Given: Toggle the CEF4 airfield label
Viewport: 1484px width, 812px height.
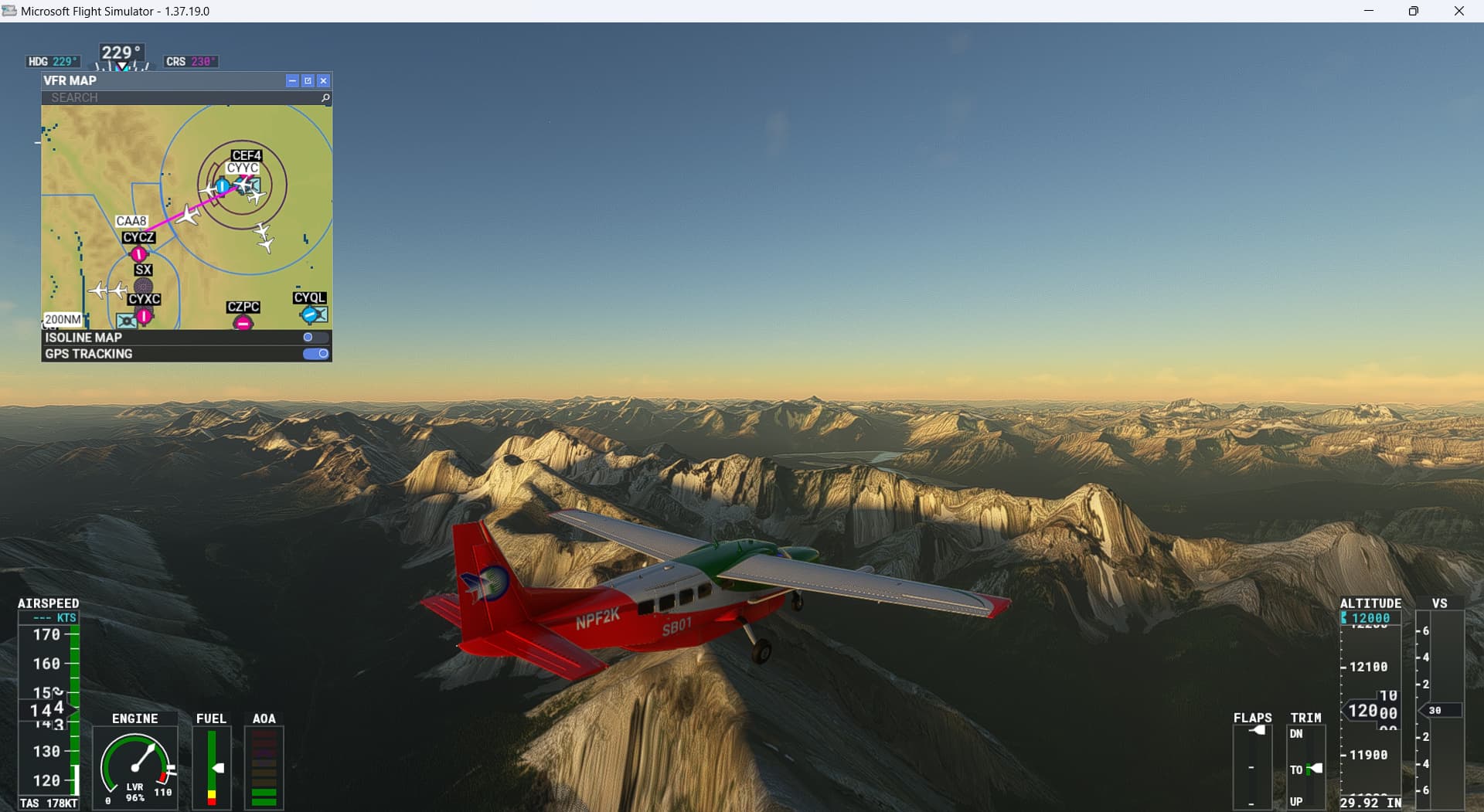Looking at the screenshot, I should 247,155.
